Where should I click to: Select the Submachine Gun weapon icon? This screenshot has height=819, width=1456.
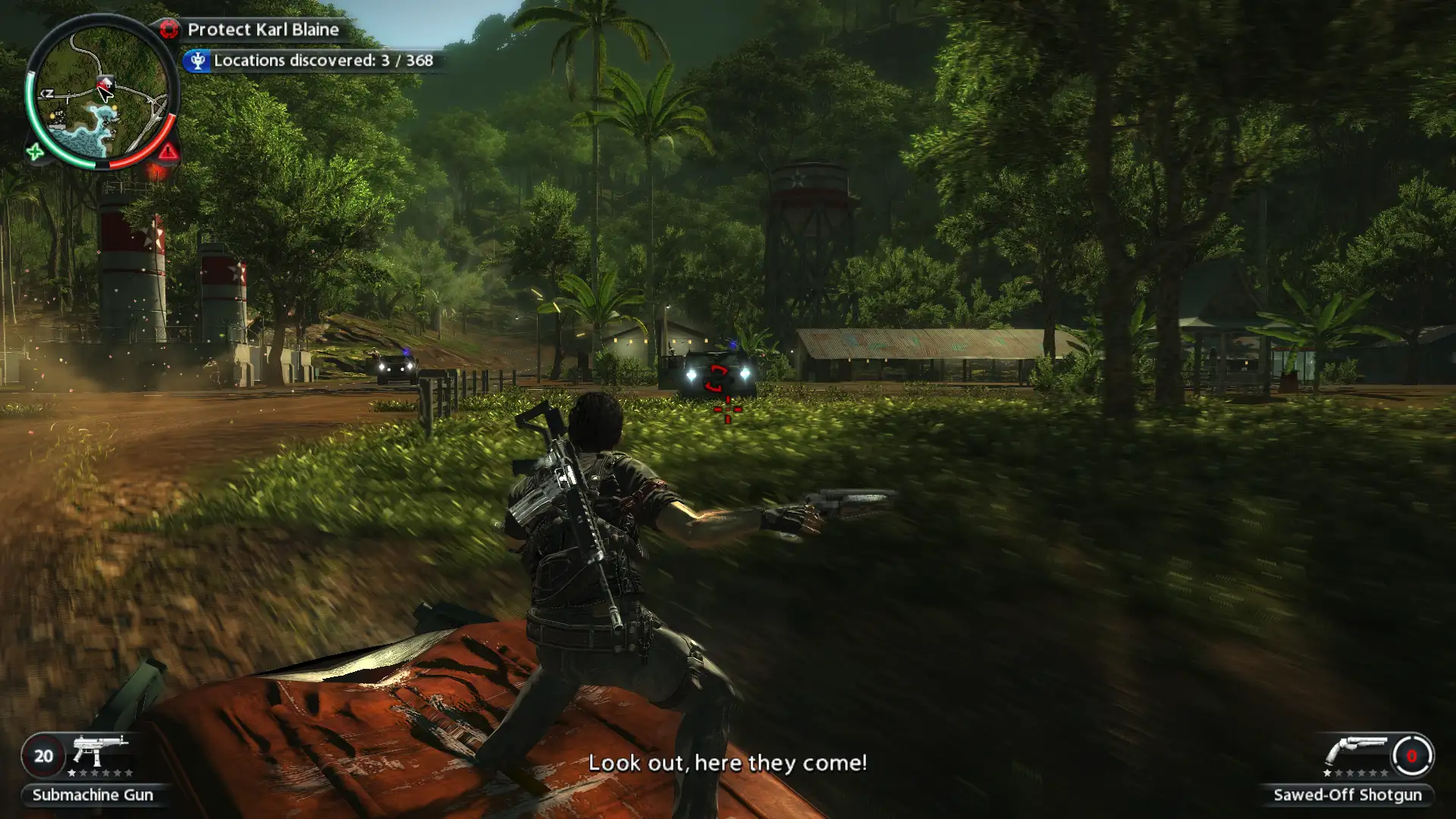click(x=100, y=750)
